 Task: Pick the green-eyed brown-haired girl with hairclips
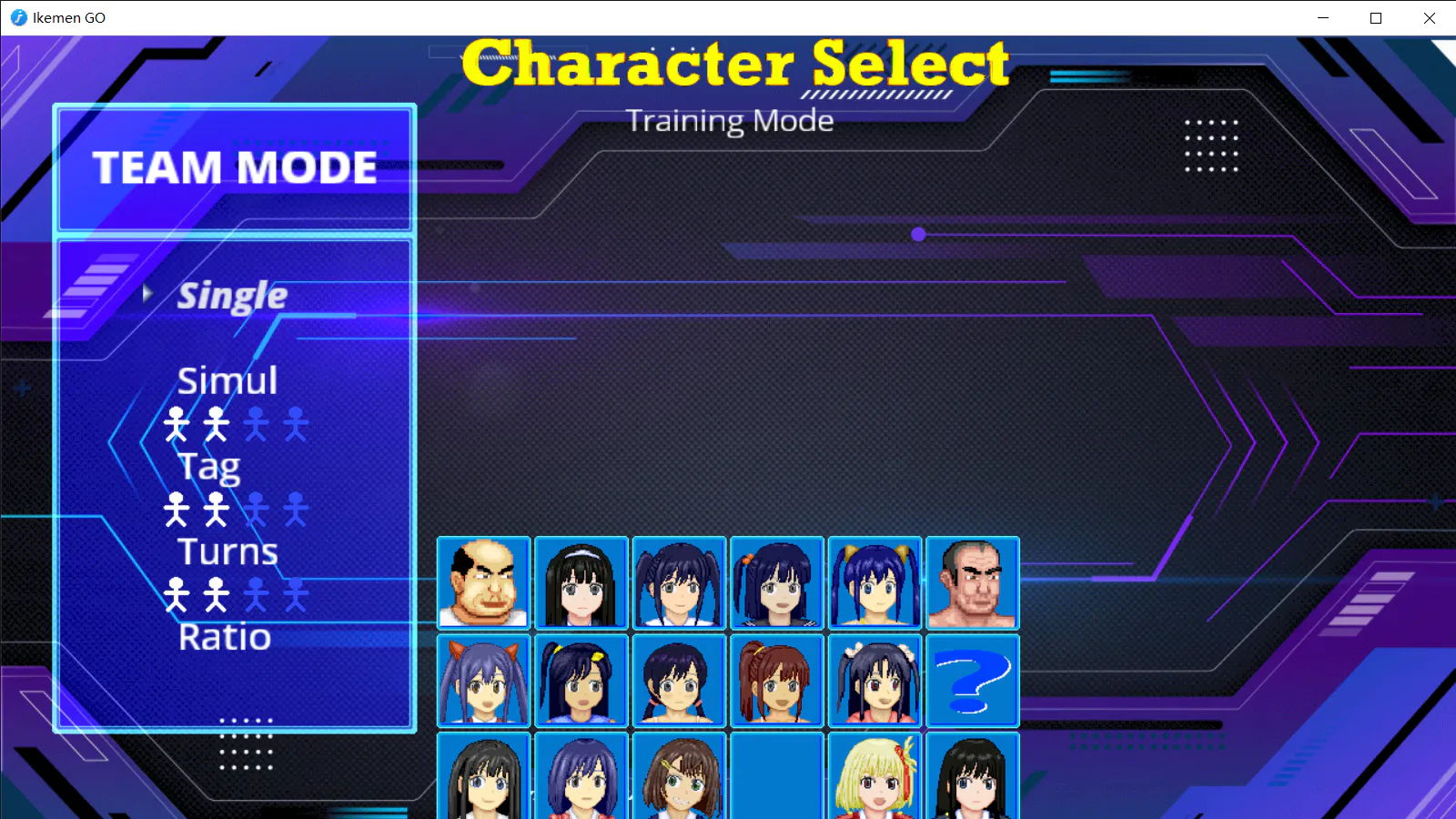click(679, 775)
